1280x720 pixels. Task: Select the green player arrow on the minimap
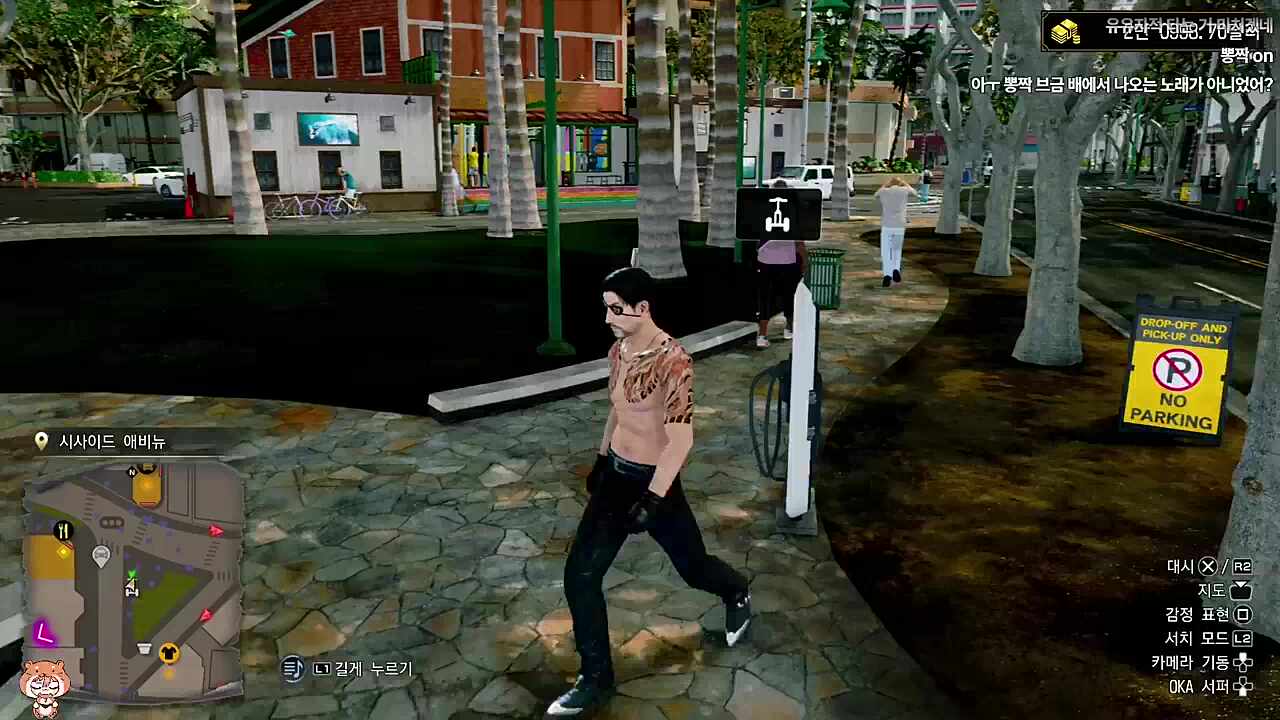(x=132, y=575)
